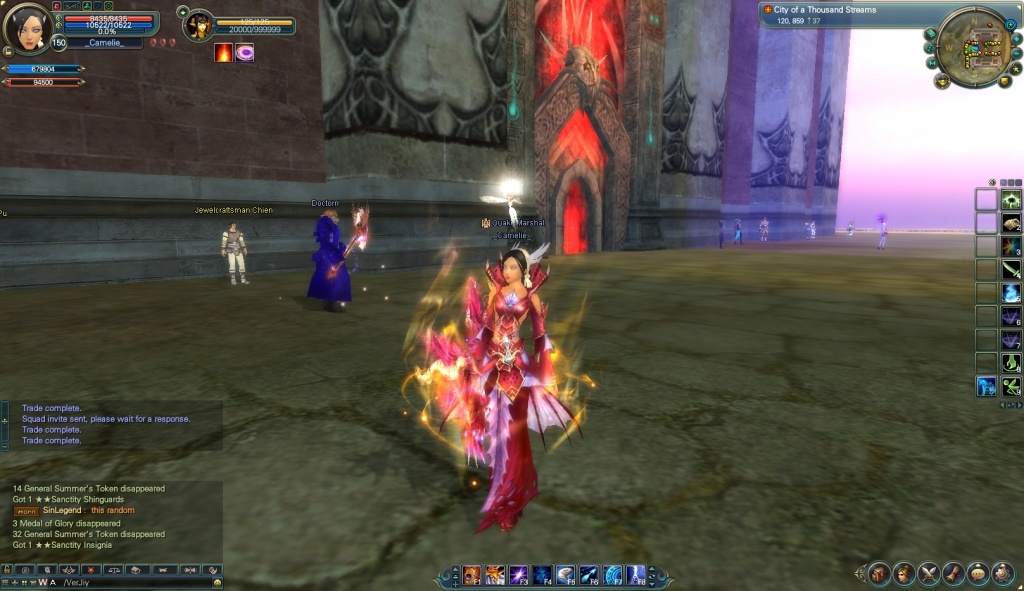Select the side bar slot 4 green blade skill

(1011, 270)
